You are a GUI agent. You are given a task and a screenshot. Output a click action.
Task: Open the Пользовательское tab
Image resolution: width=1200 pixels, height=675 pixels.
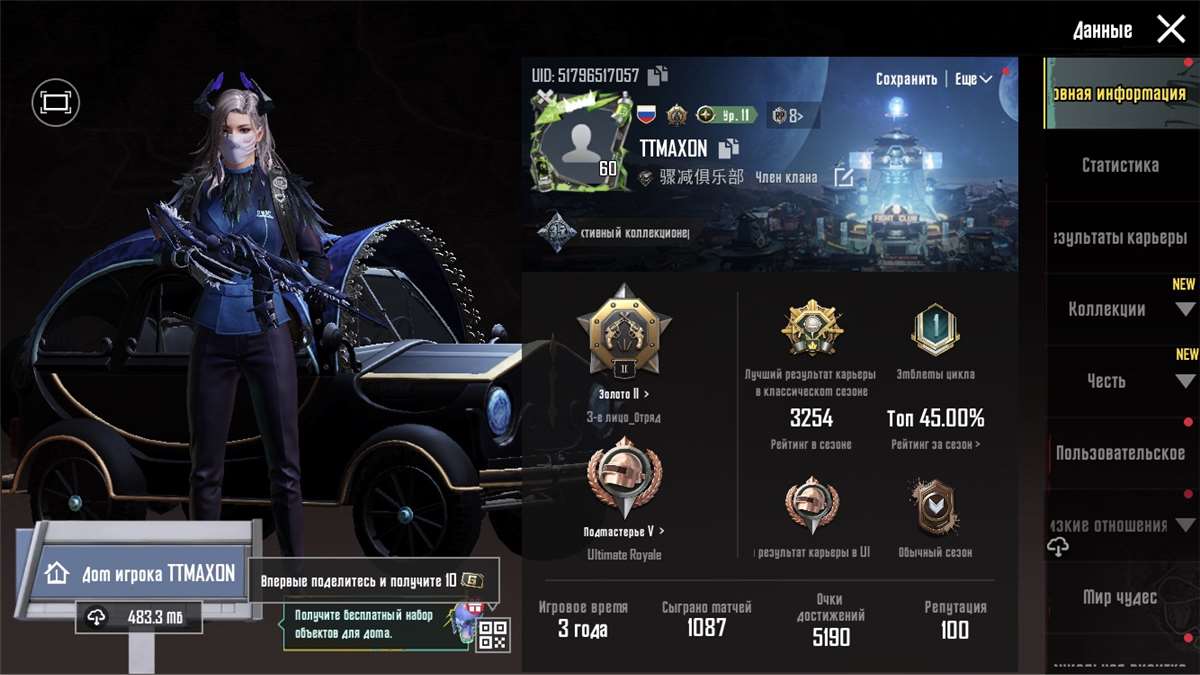point(1120,453)
